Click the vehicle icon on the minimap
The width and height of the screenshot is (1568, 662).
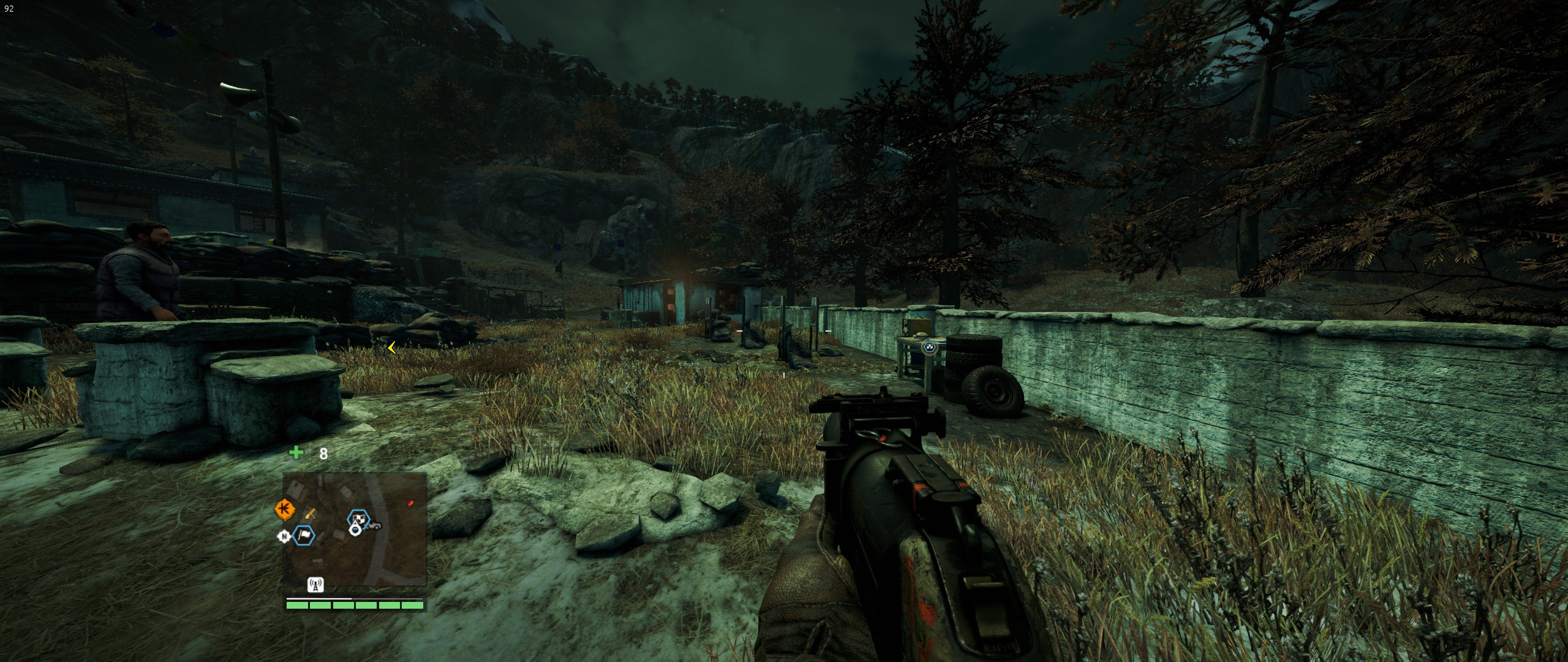(x=374, y=524)
